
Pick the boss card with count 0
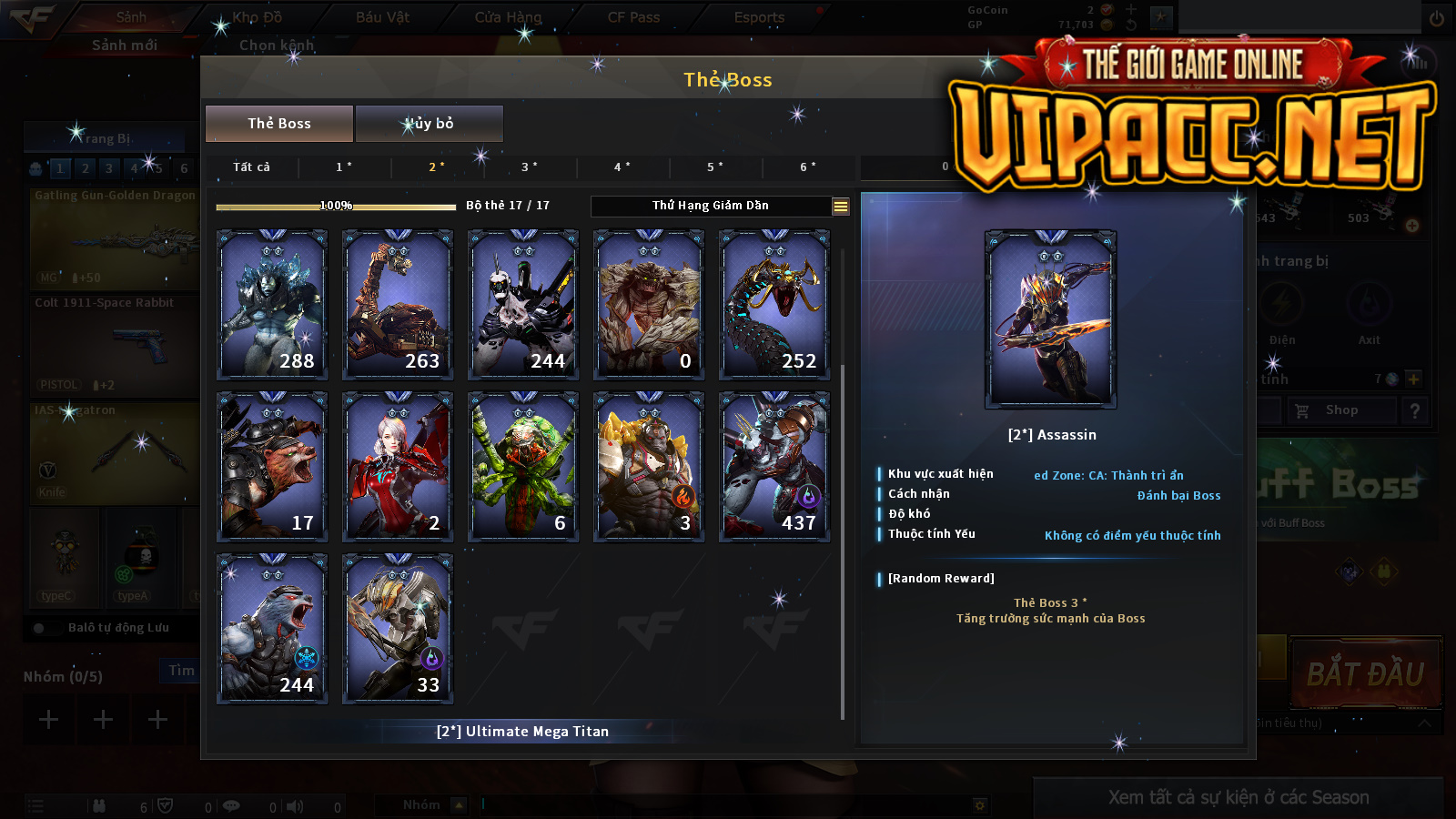pos(649,304)
